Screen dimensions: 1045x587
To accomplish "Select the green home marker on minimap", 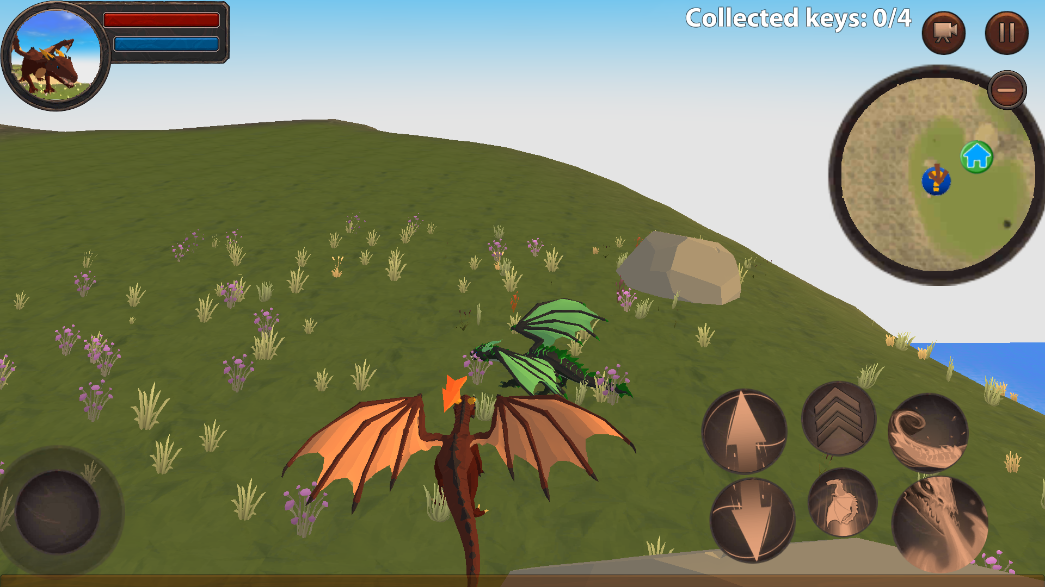I will [976, 156].
